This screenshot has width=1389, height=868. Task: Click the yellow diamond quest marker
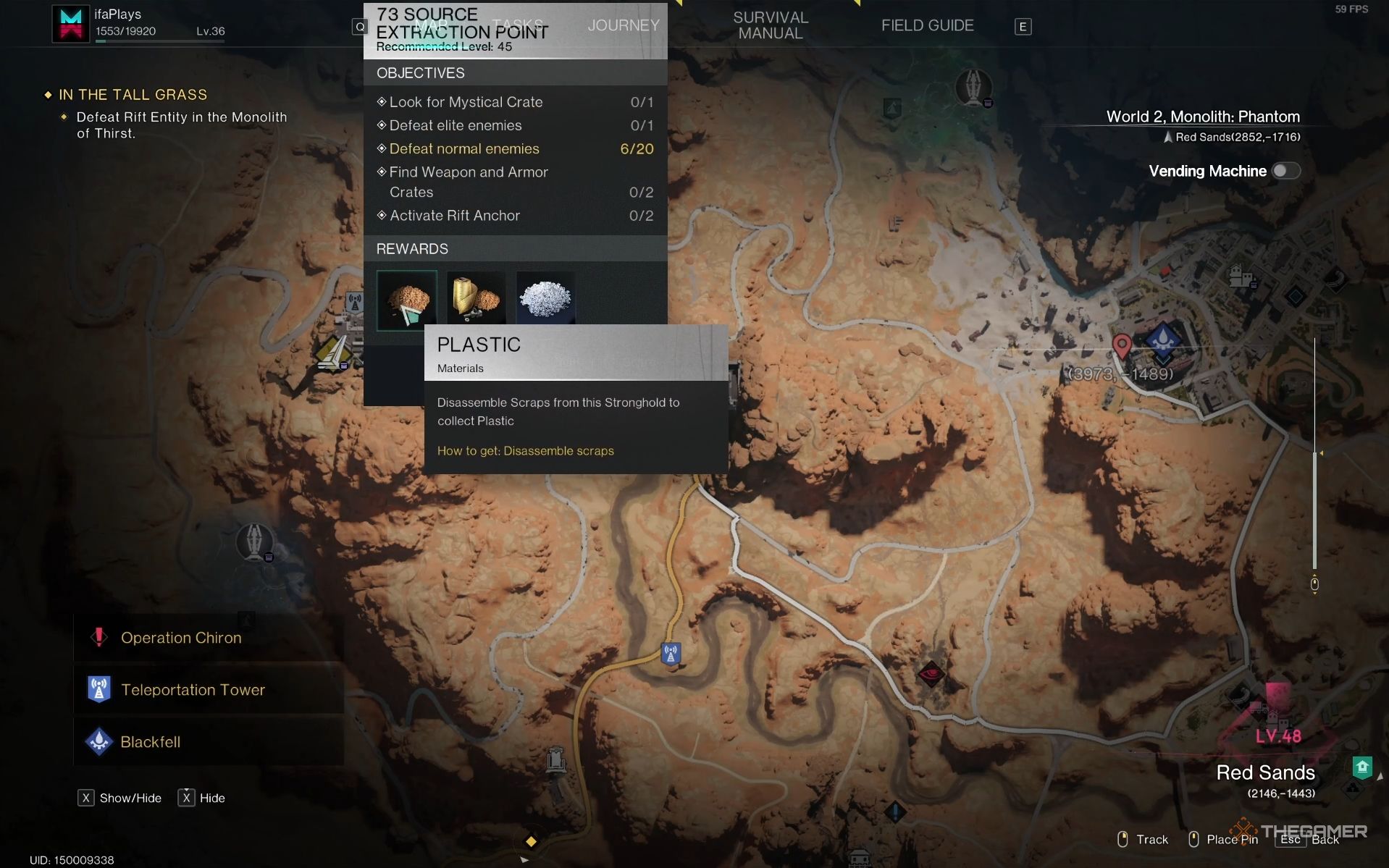point(531,841)
